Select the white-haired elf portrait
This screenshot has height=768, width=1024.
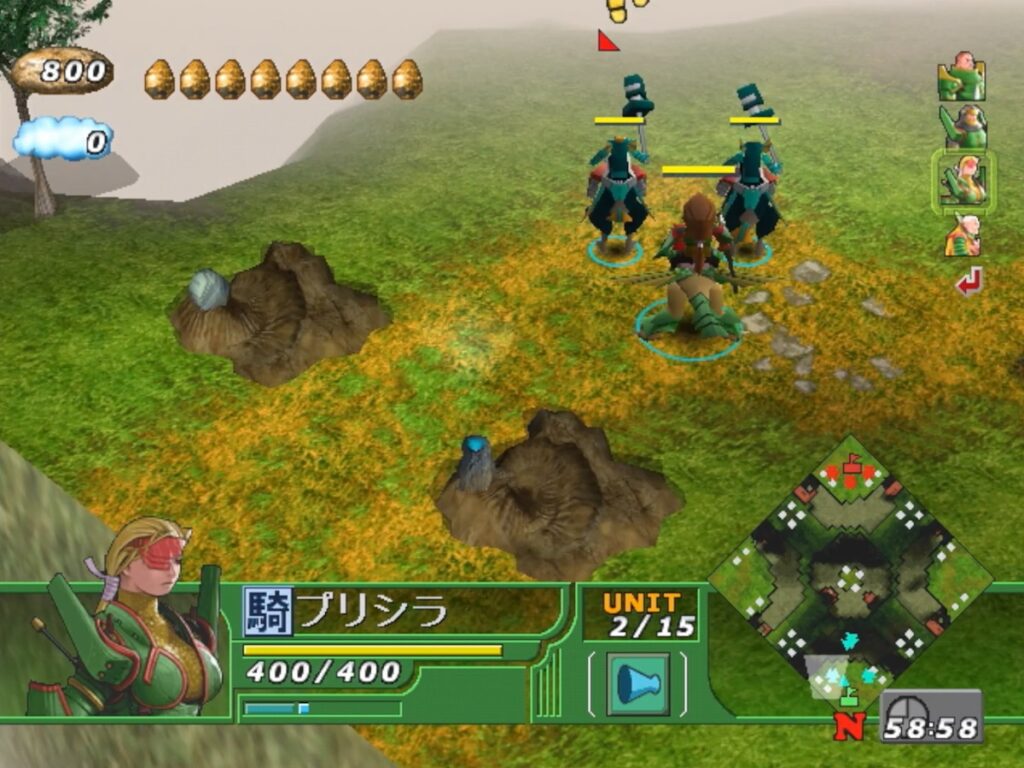pos(962,236)
